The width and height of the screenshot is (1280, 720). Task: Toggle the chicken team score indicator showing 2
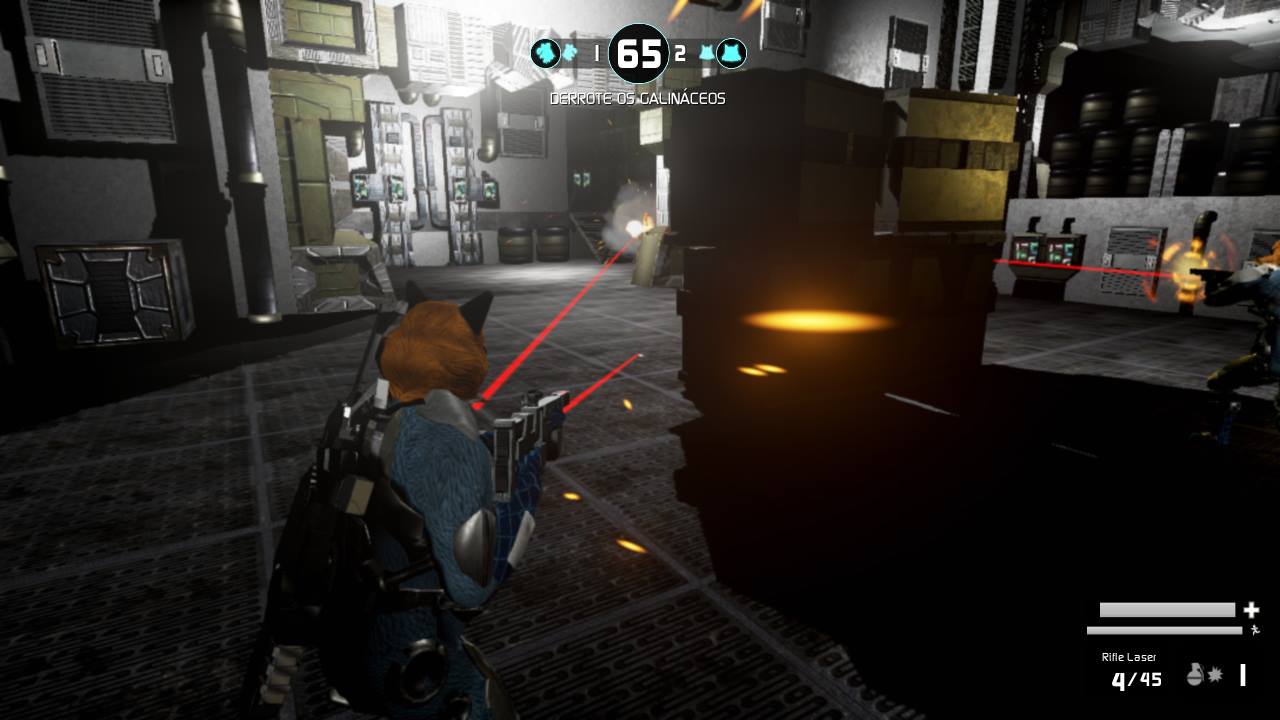point(680,53)
